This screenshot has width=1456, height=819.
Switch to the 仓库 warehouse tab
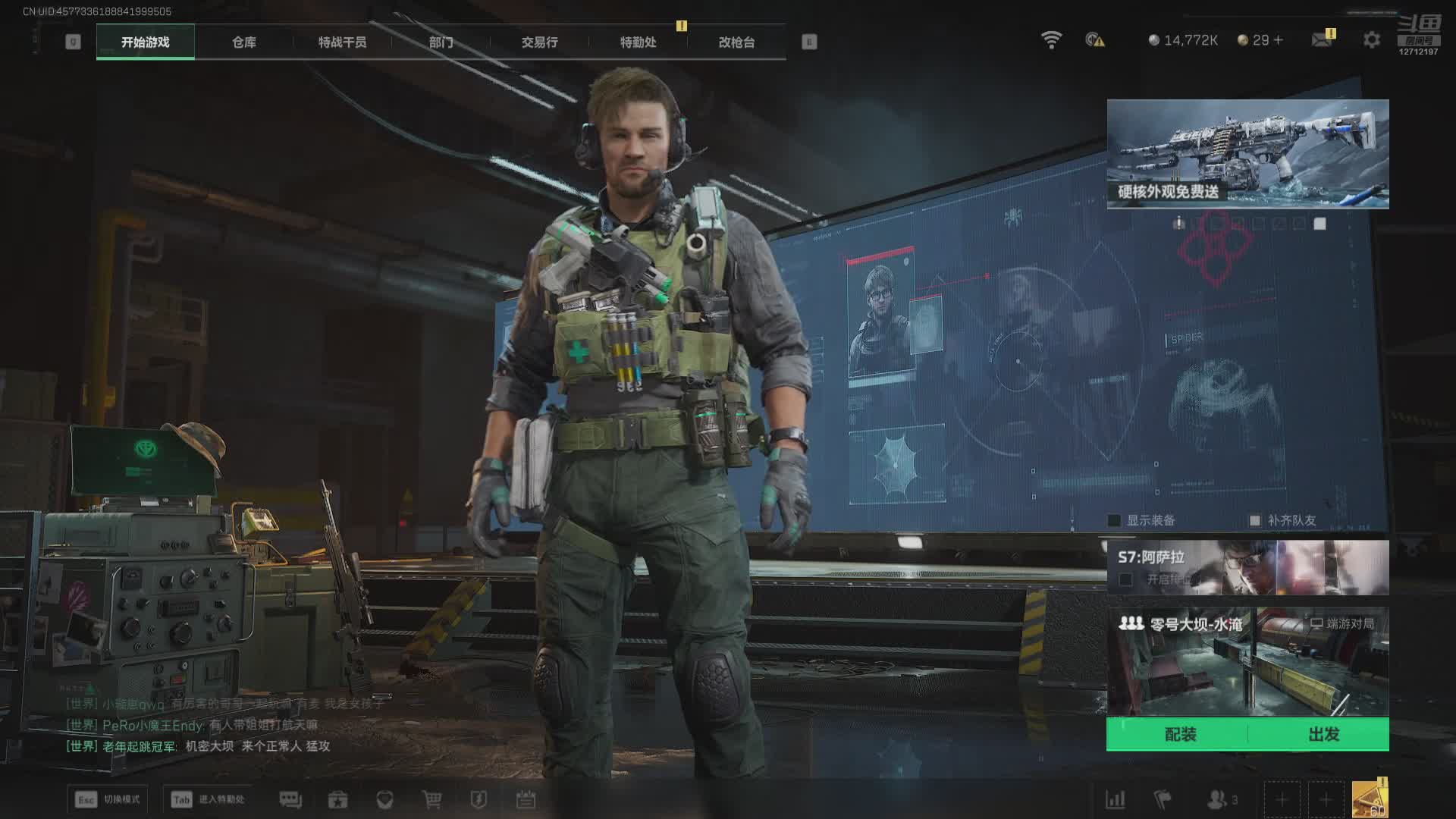[243, 42]
